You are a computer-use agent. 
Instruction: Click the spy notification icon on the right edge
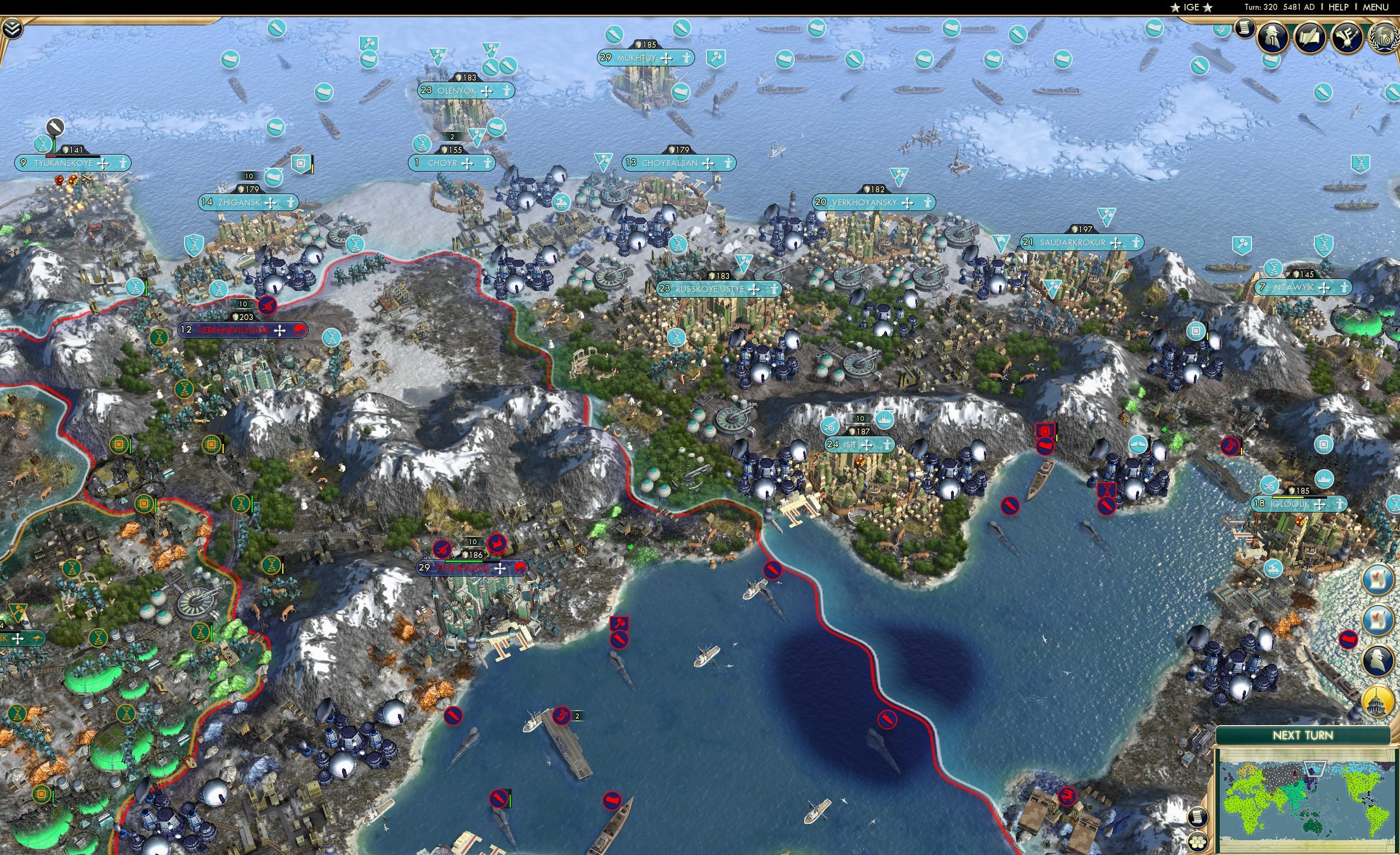[x=1378, y=659]
